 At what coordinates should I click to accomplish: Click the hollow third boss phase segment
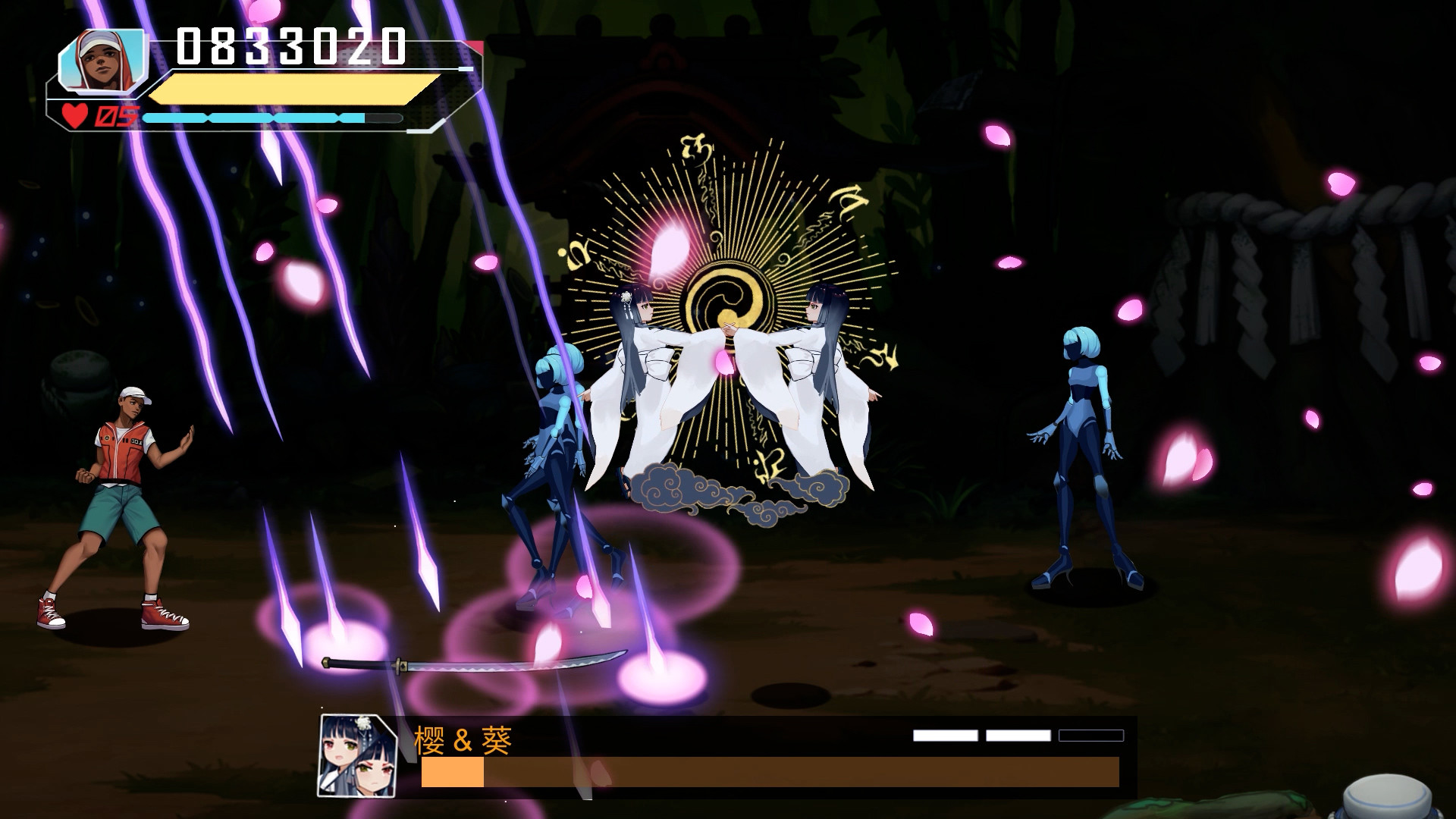[1092, 734]
